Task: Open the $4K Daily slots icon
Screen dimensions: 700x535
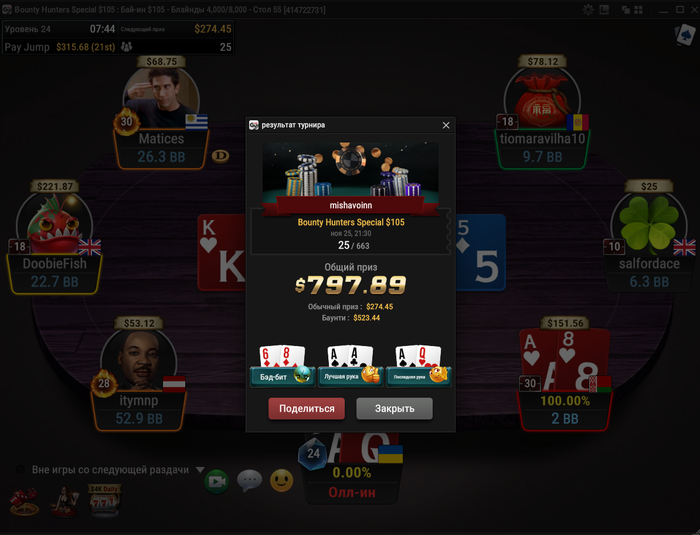Action: pos(103,499)
